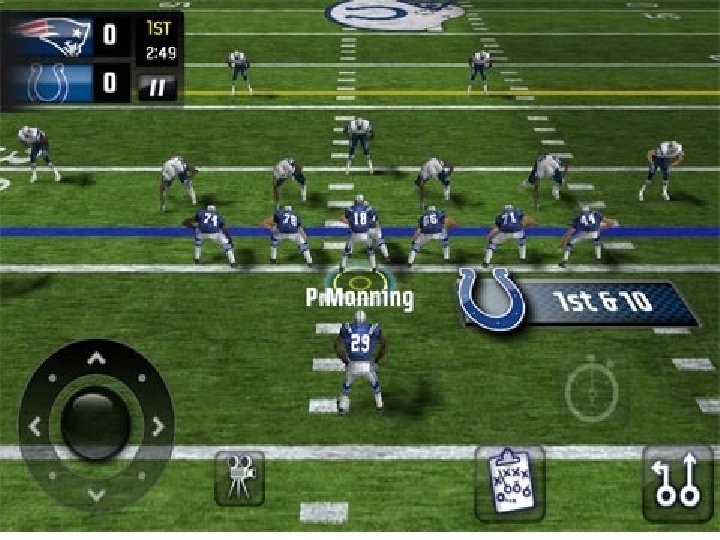Tap the virtual joystick's up arrow
Screen dimensions: 720x540
pos(96,358)
